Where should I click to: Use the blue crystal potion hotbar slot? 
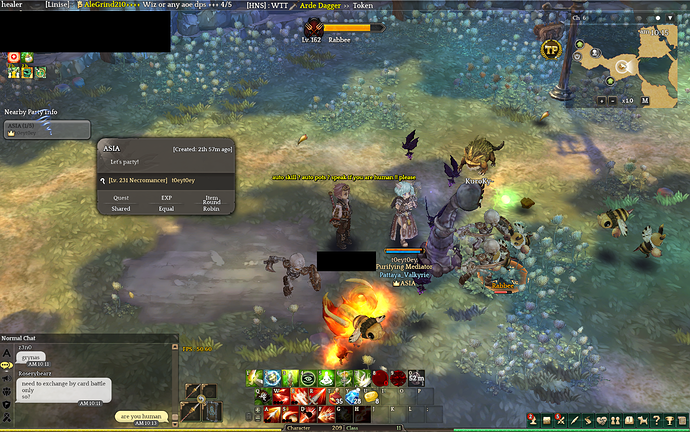354,396
